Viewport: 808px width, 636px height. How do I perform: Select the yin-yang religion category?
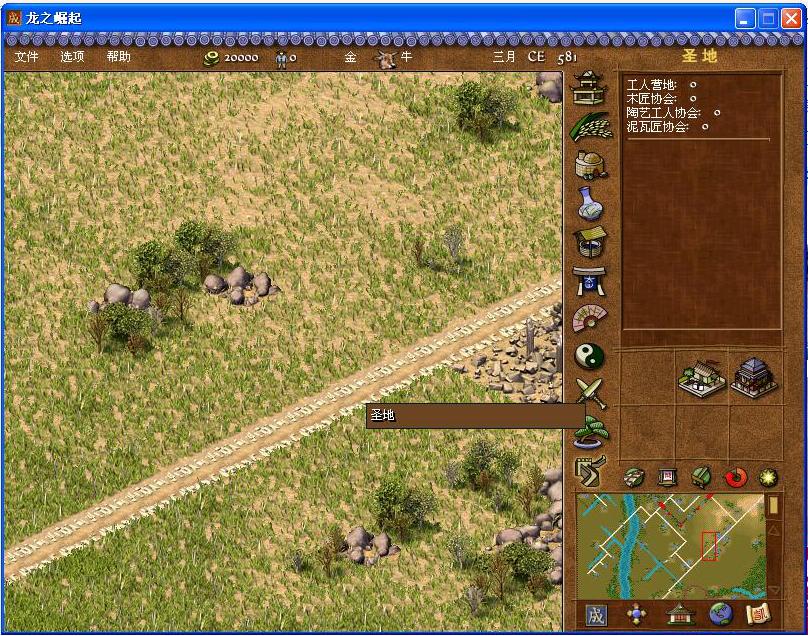click(590, 355)
